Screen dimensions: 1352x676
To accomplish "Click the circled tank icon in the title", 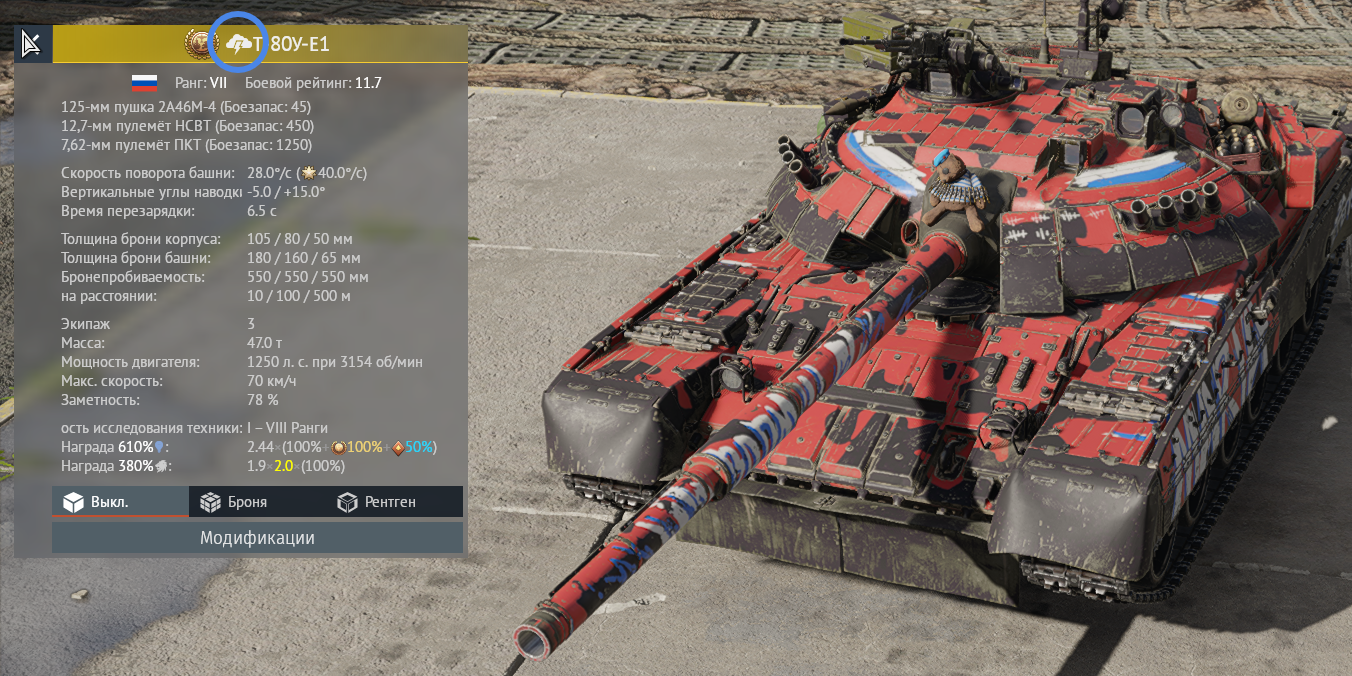I will 240,44.
